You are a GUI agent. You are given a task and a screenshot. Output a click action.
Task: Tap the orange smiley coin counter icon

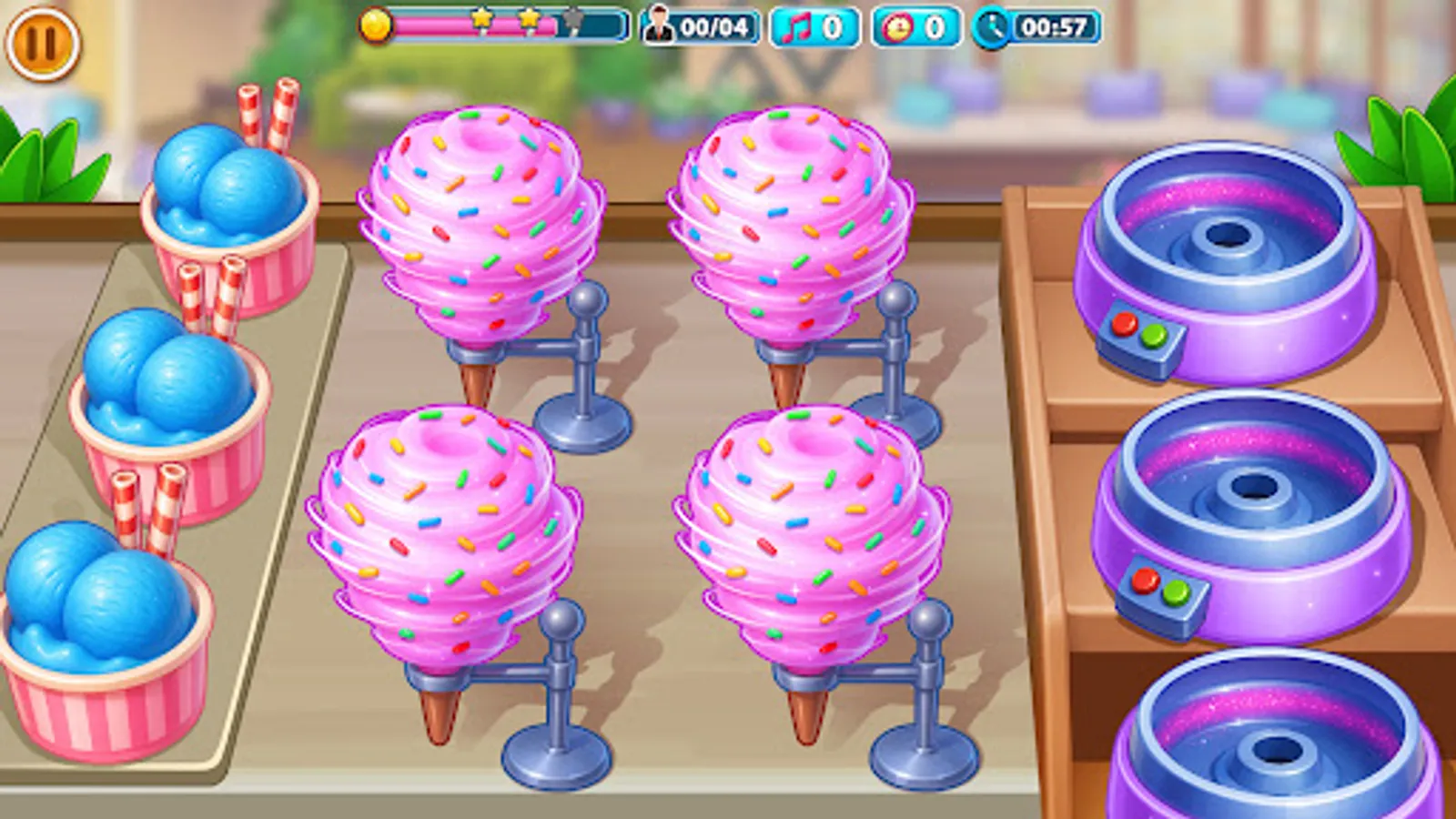pyautogui.click(x=897, y=28)
